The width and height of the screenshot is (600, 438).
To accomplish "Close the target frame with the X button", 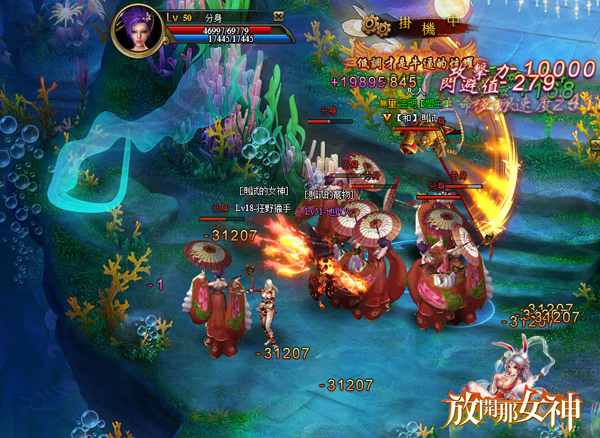I will point(278,17).
